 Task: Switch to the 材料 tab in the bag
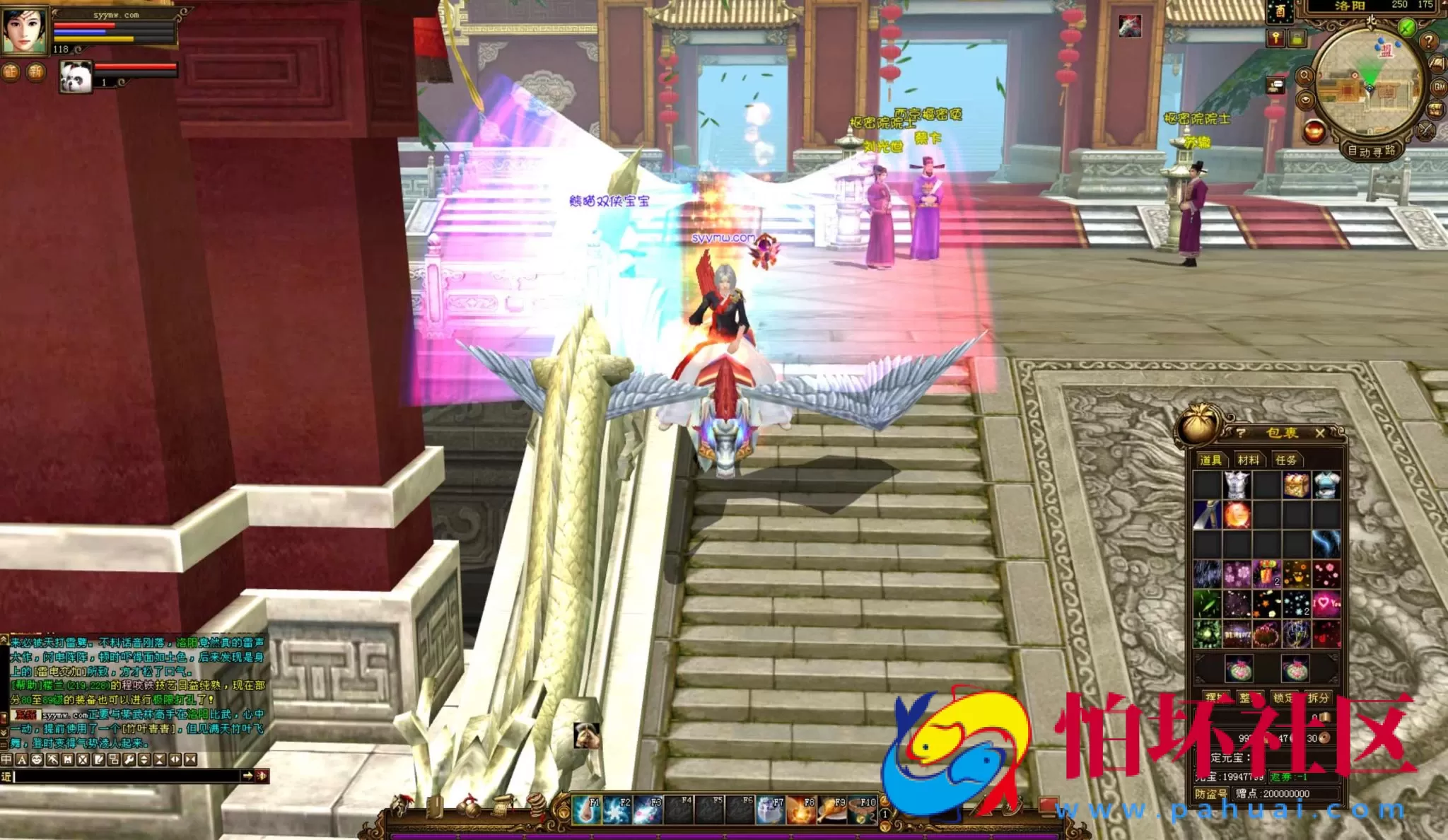[x=1249, y=460]
